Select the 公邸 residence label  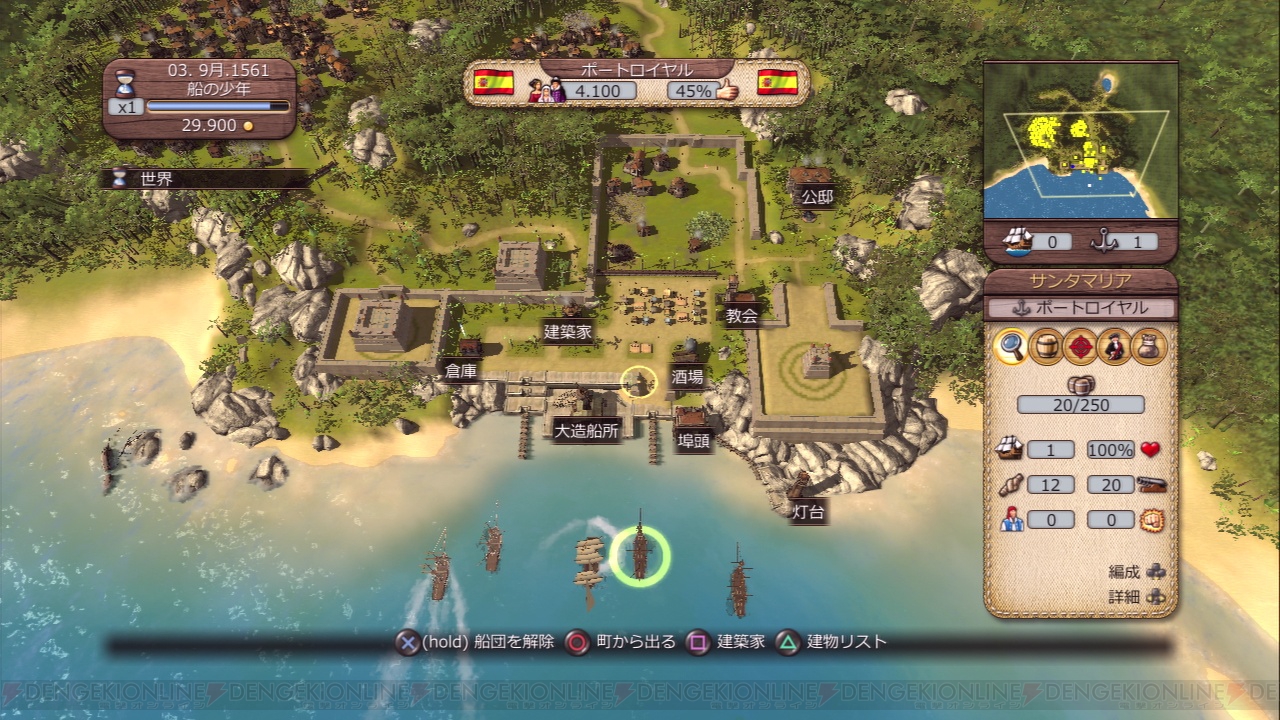coord(816,197)
